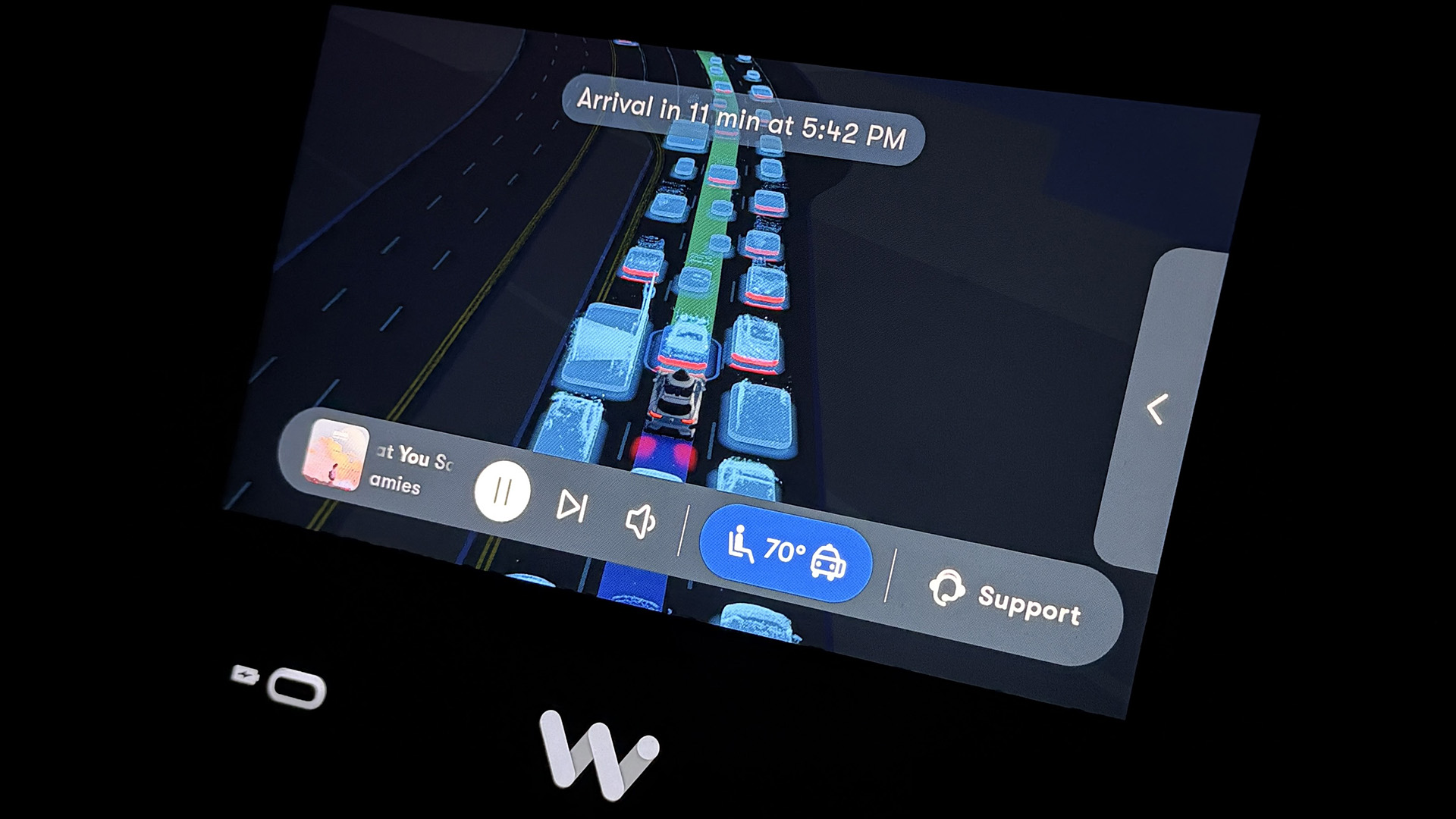This screenshot has height=819, width=1456.
Task: Tap the green route line on the map
Action: click(x=705, y=227)
